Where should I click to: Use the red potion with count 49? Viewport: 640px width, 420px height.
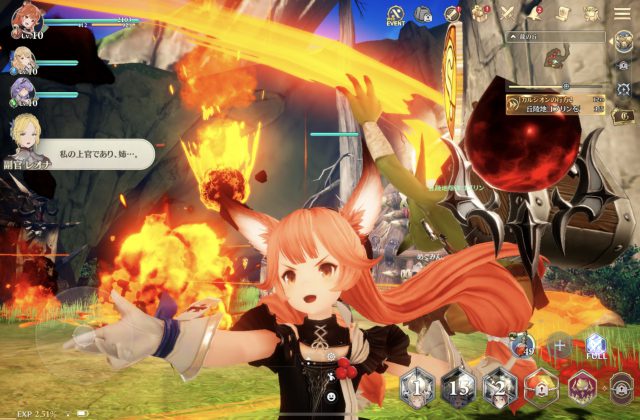[x=522, y=346]
